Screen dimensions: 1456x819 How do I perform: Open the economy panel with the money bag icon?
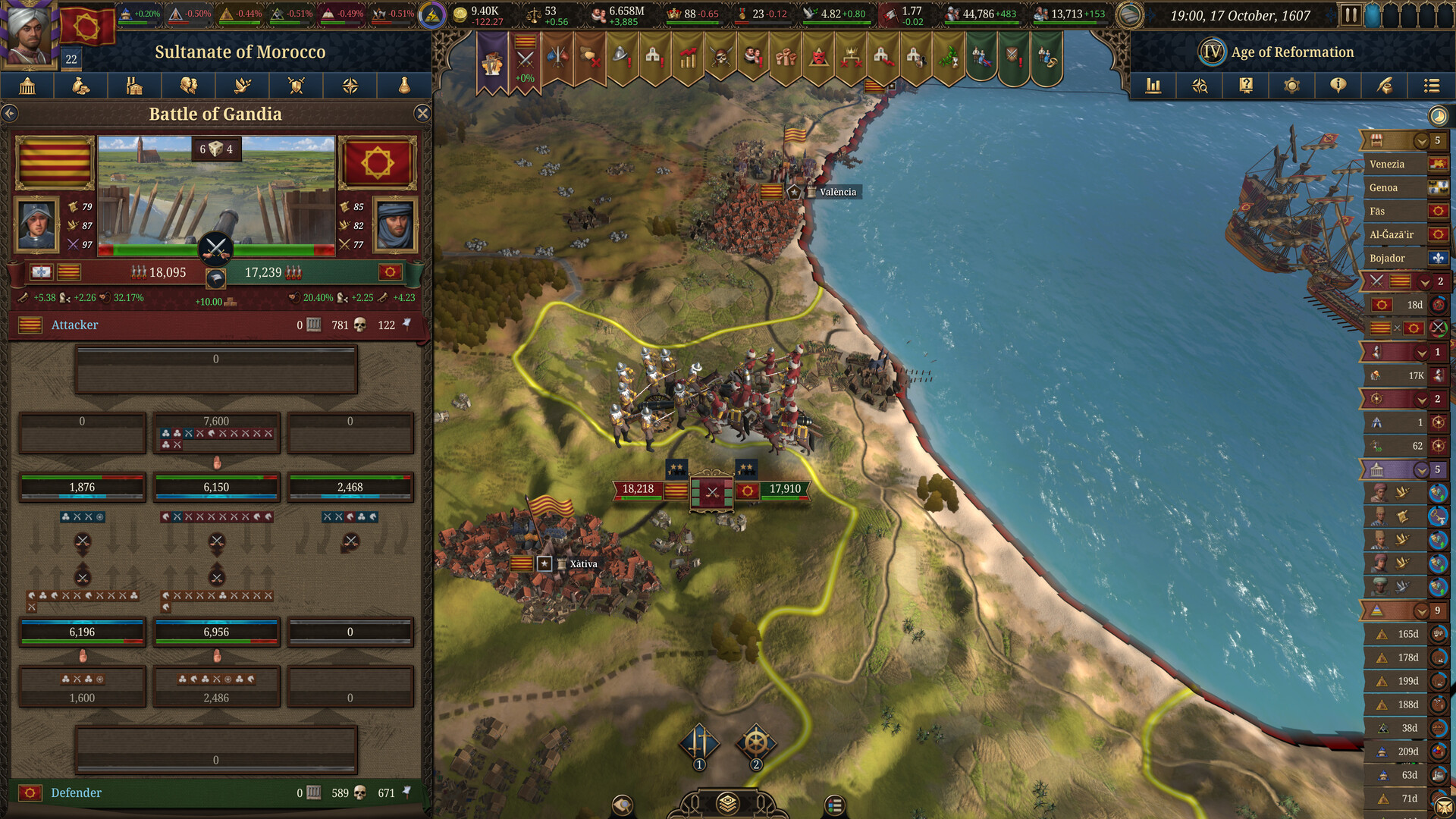(x=80, y=86)
